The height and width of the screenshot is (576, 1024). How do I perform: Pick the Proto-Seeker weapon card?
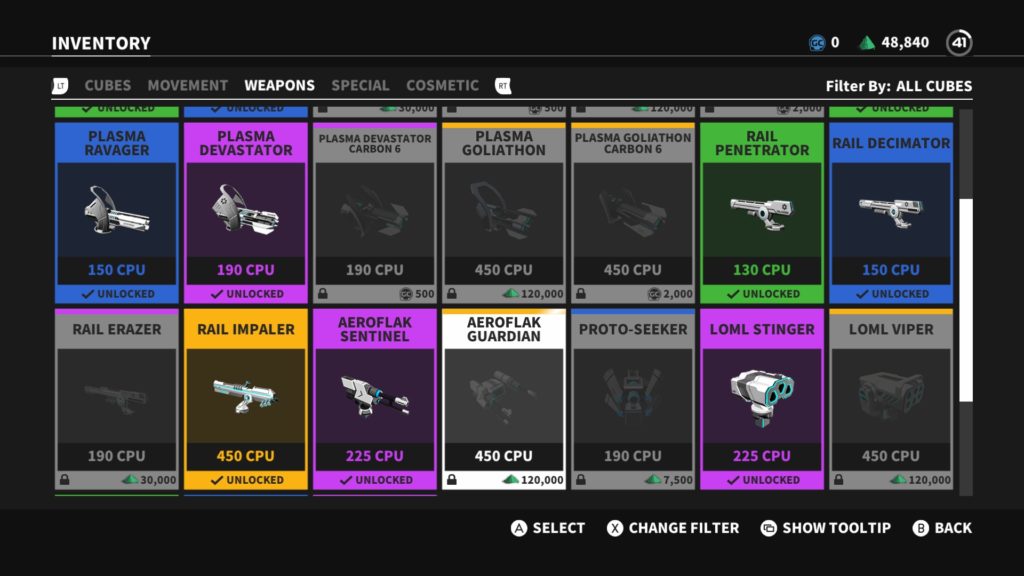point(633,398)
